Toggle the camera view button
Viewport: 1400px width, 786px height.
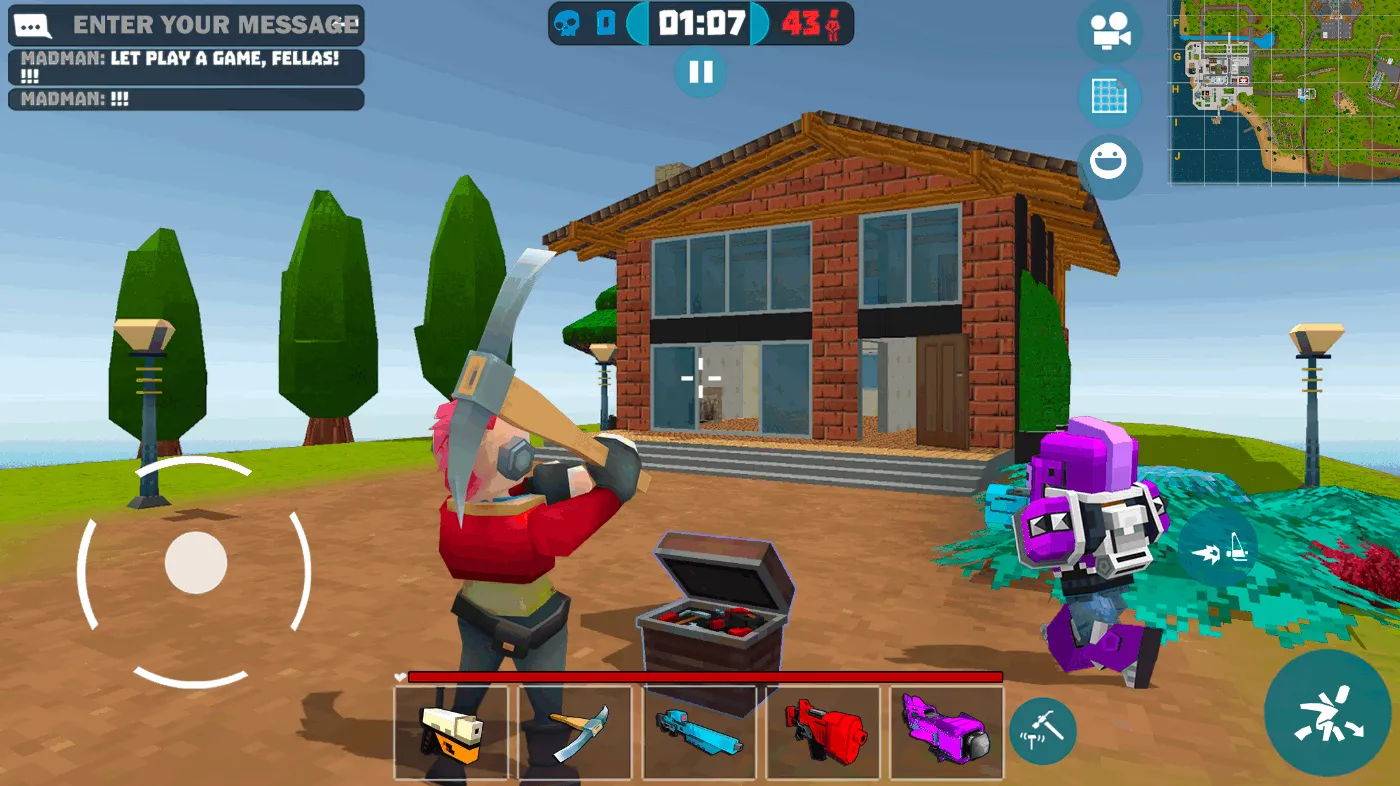1110,32
